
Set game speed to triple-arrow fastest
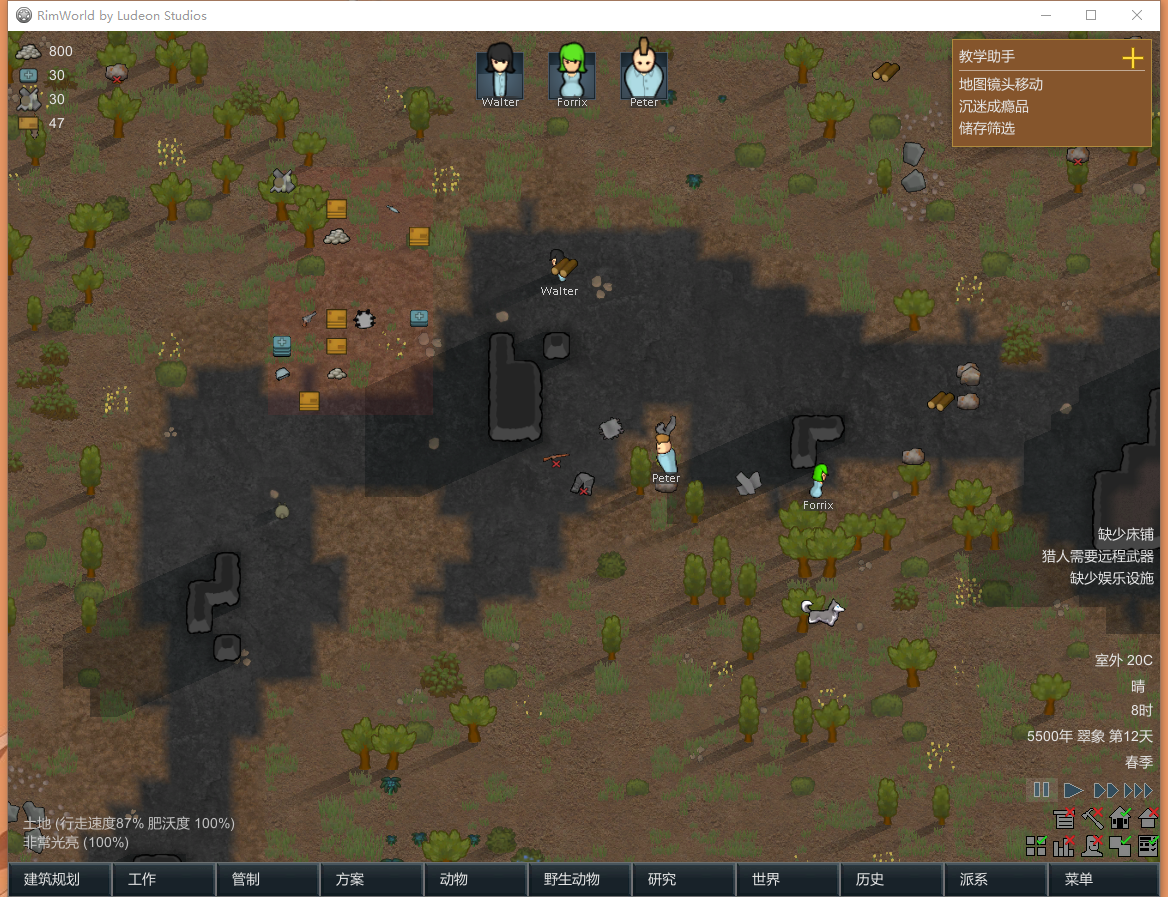(1138, 790)
